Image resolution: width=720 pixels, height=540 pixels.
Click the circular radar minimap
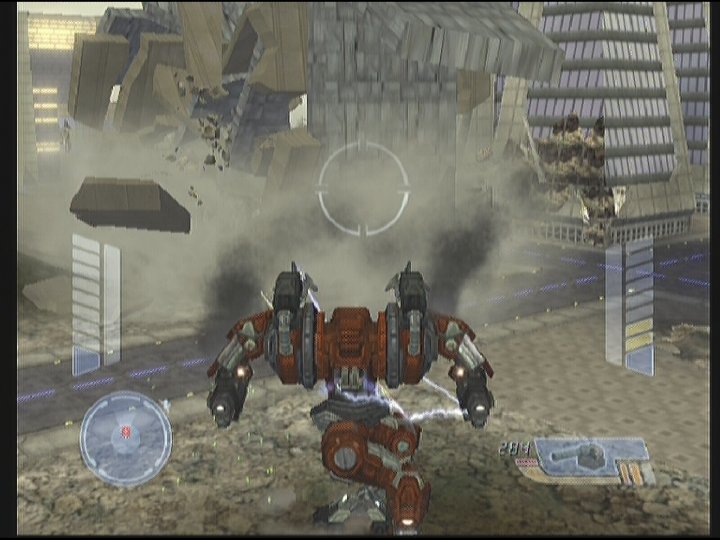[125, 438]
